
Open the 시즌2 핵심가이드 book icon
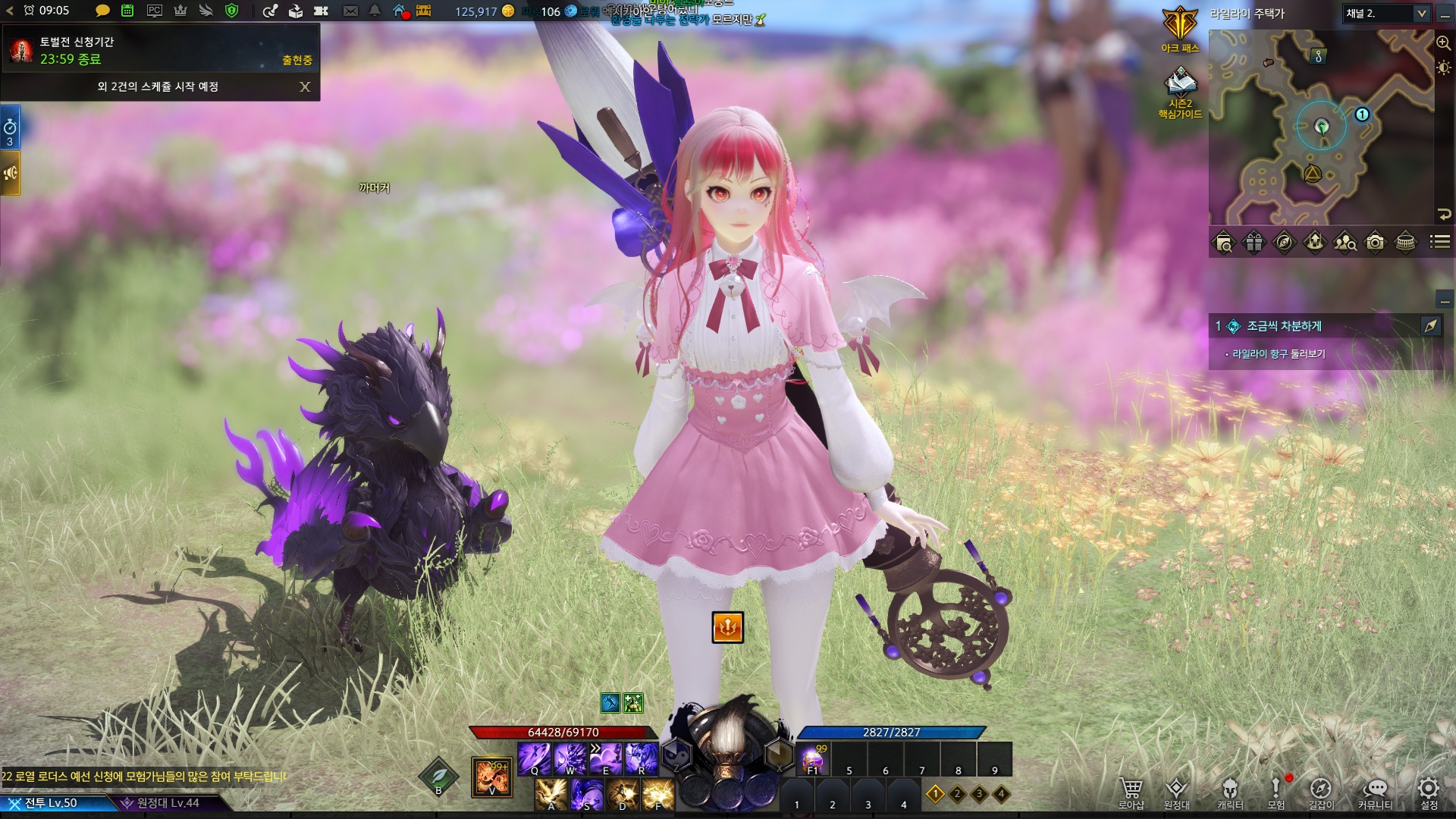click(1180, 91)
